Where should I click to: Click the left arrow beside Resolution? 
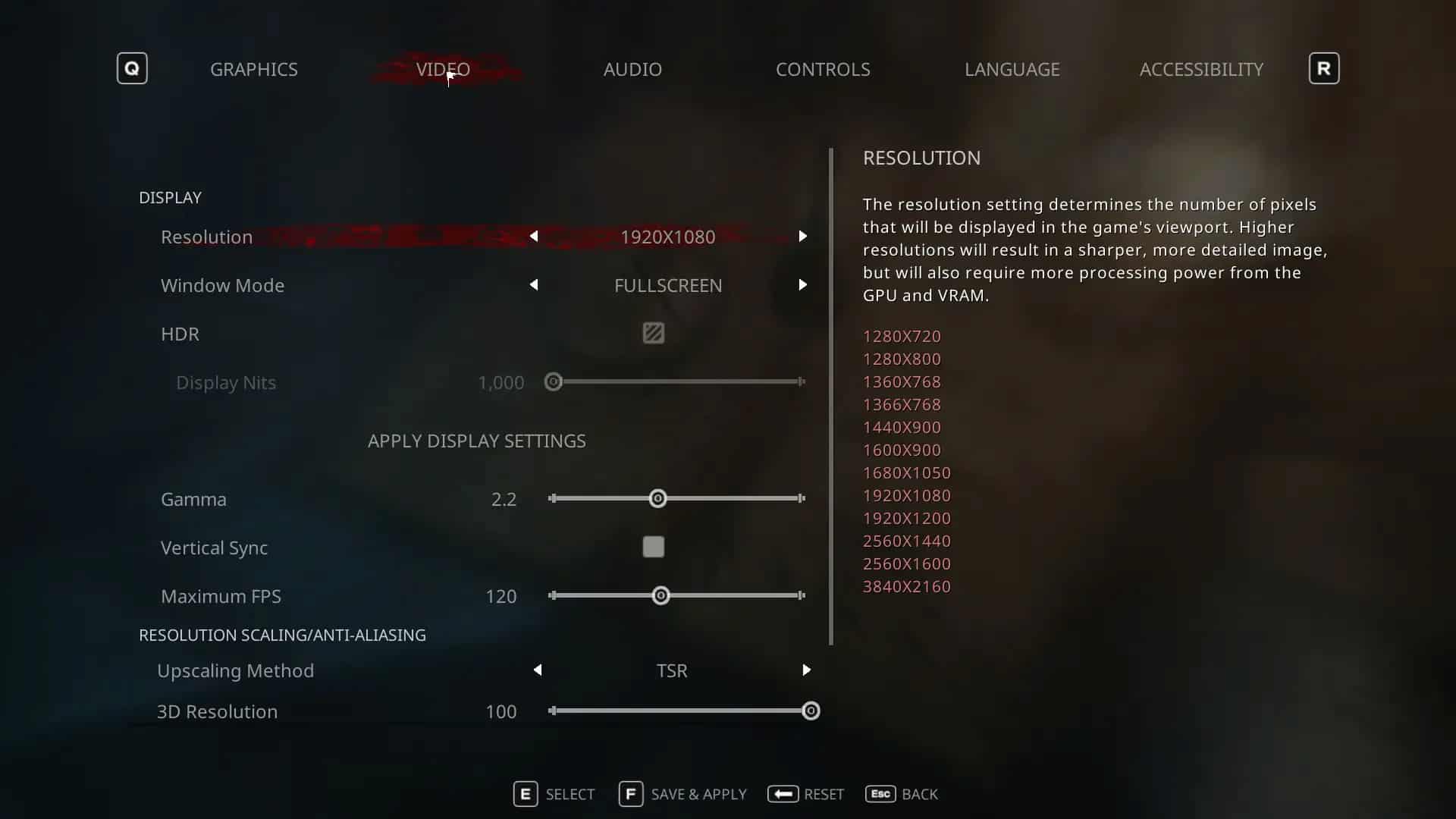coord(534,237)
